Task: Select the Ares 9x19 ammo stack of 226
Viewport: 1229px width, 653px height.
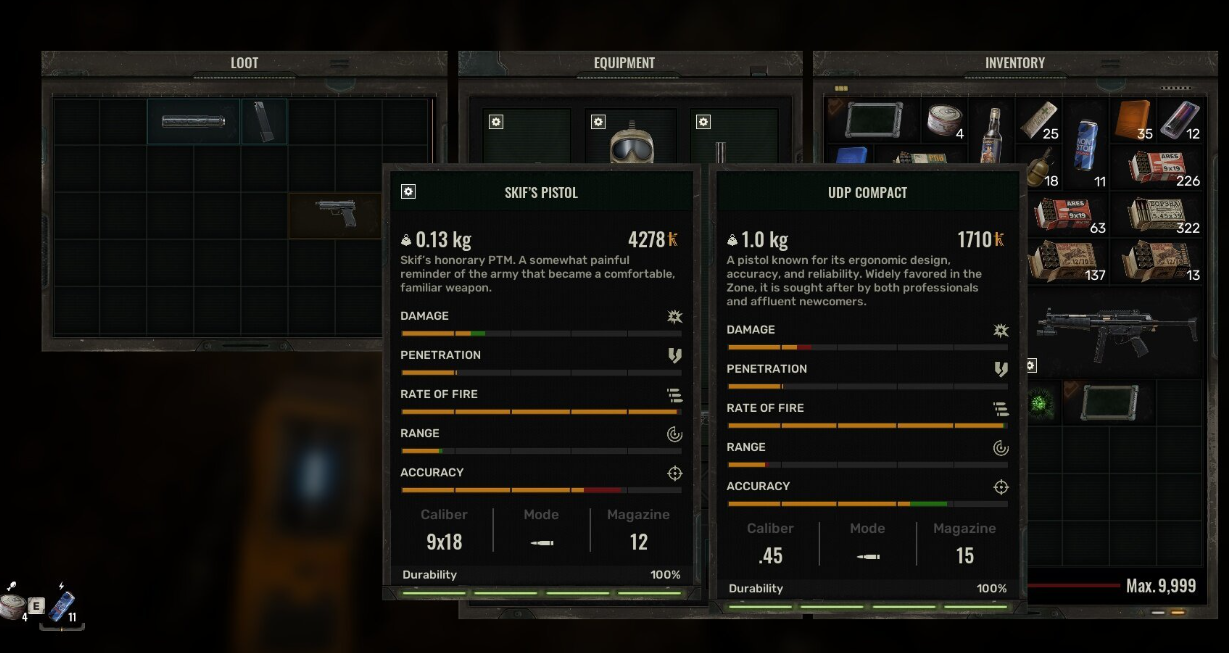Action: coord(1156,168)
